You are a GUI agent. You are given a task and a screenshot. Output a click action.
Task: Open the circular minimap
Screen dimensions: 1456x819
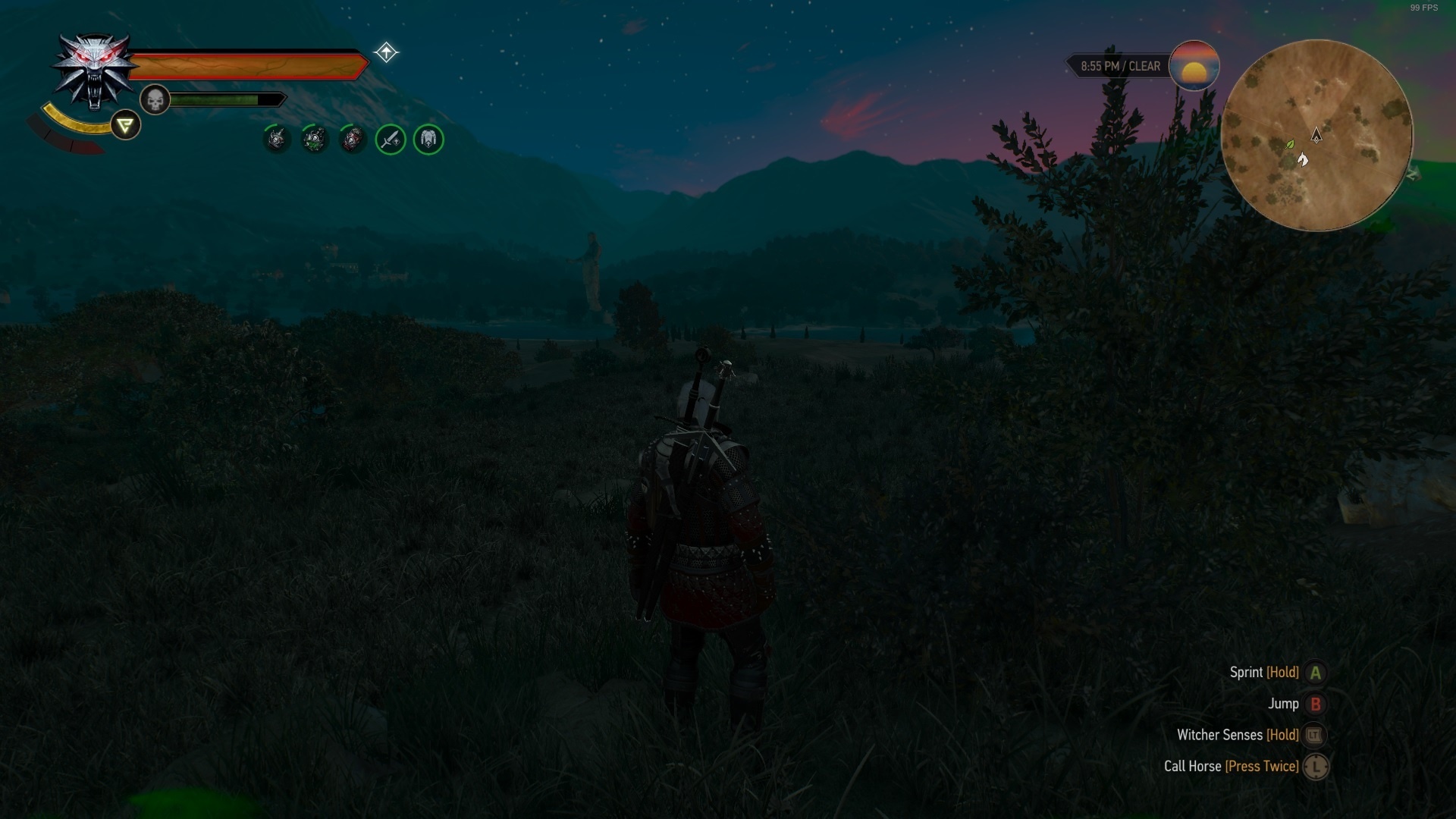click(x=1316, y=135)
